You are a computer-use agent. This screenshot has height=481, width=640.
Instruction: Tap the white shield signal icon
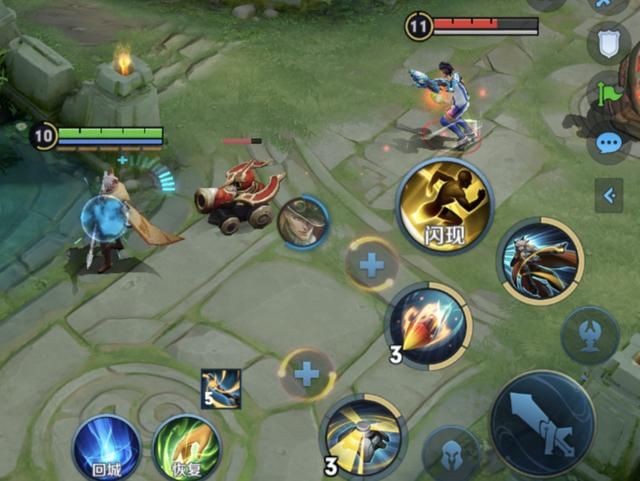[608, 41]
